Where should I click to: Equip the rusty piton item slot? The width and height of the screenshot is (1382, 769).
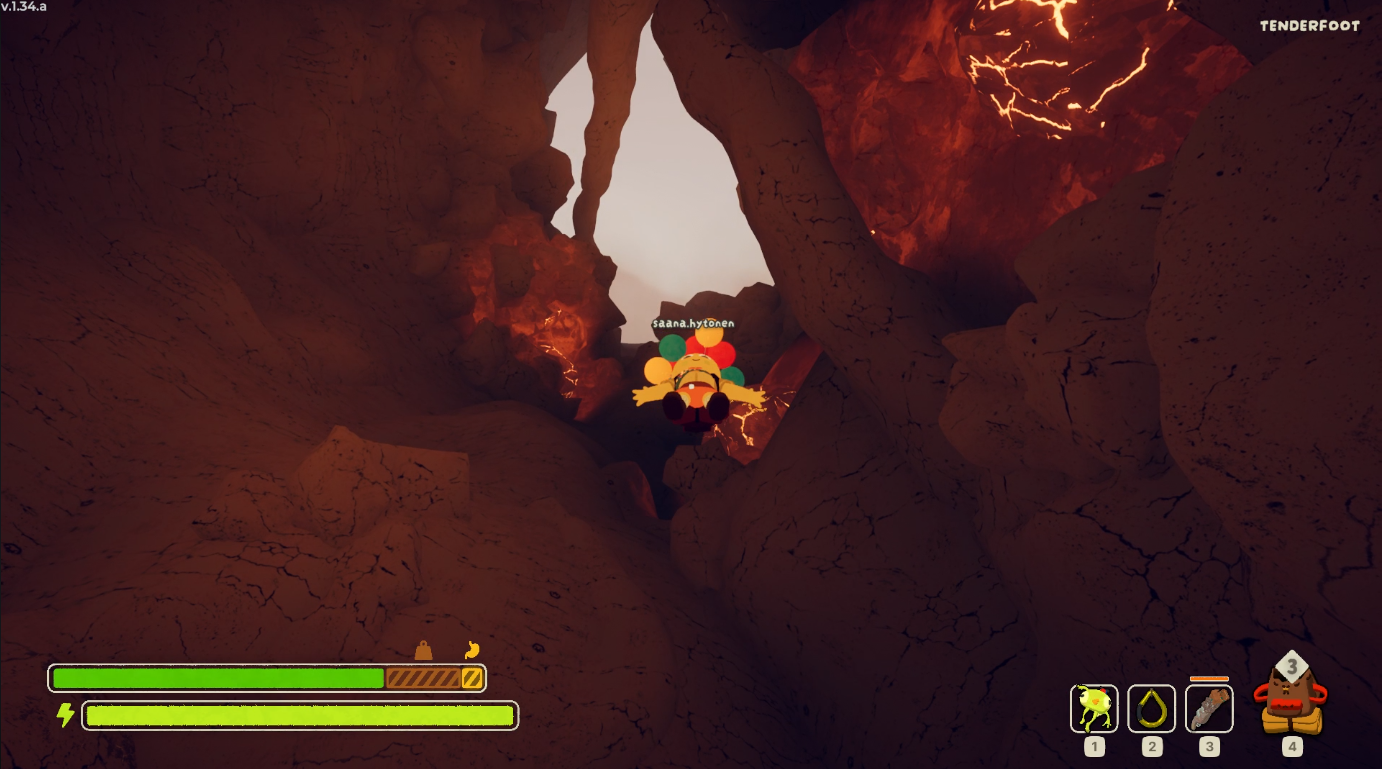1209,708
